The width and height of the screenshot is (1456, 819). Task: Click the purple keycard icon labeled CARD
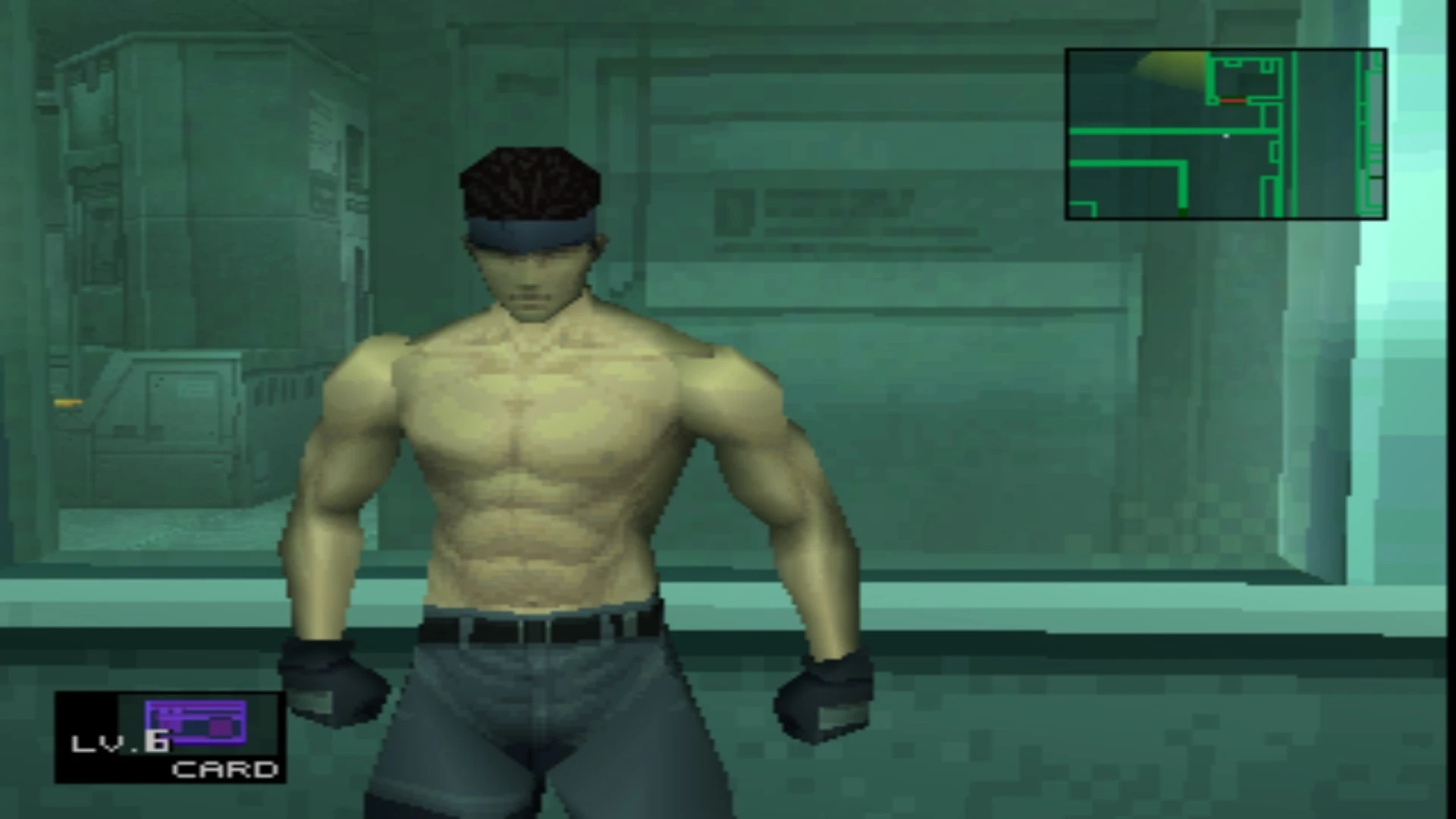pos(195,722)
